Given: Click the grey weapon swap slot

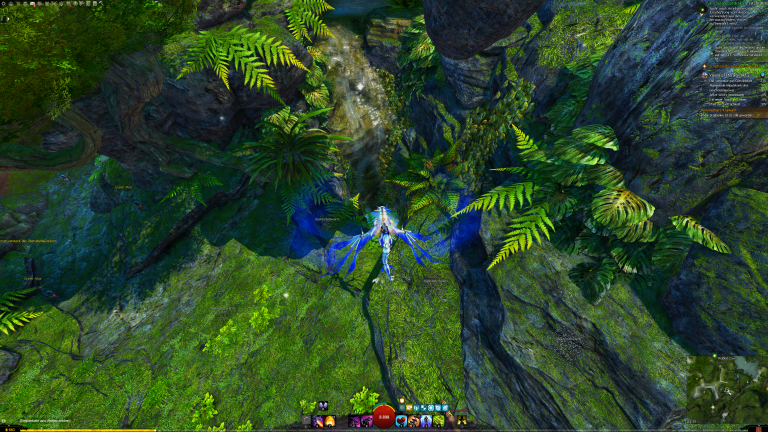Looking at the screenshot, I should coord(308,421).
